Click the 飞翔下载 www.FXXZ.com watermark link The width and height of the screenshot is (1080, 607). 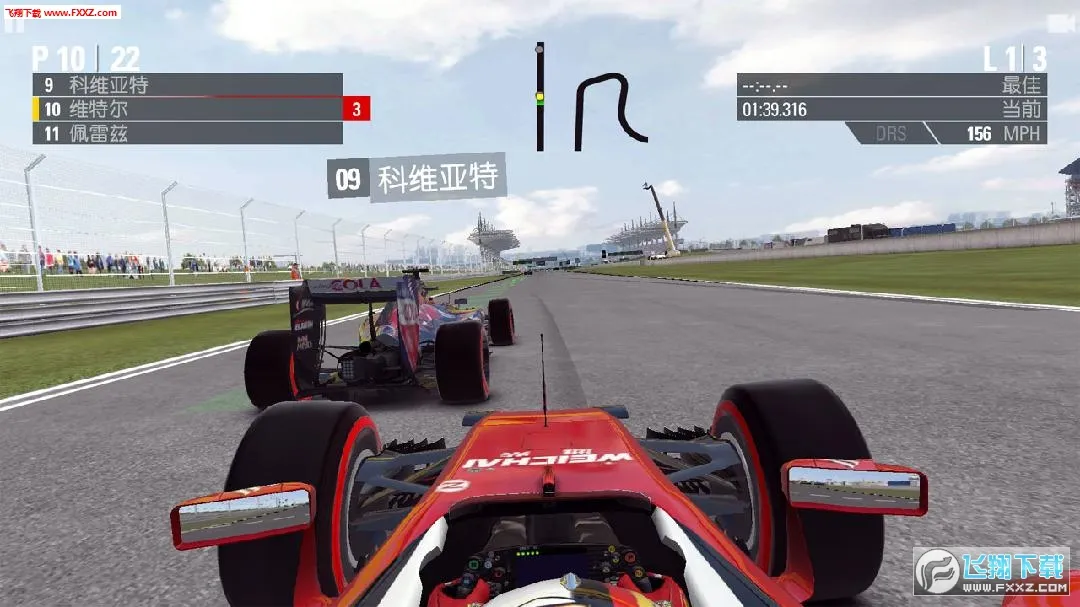point(61,12)
